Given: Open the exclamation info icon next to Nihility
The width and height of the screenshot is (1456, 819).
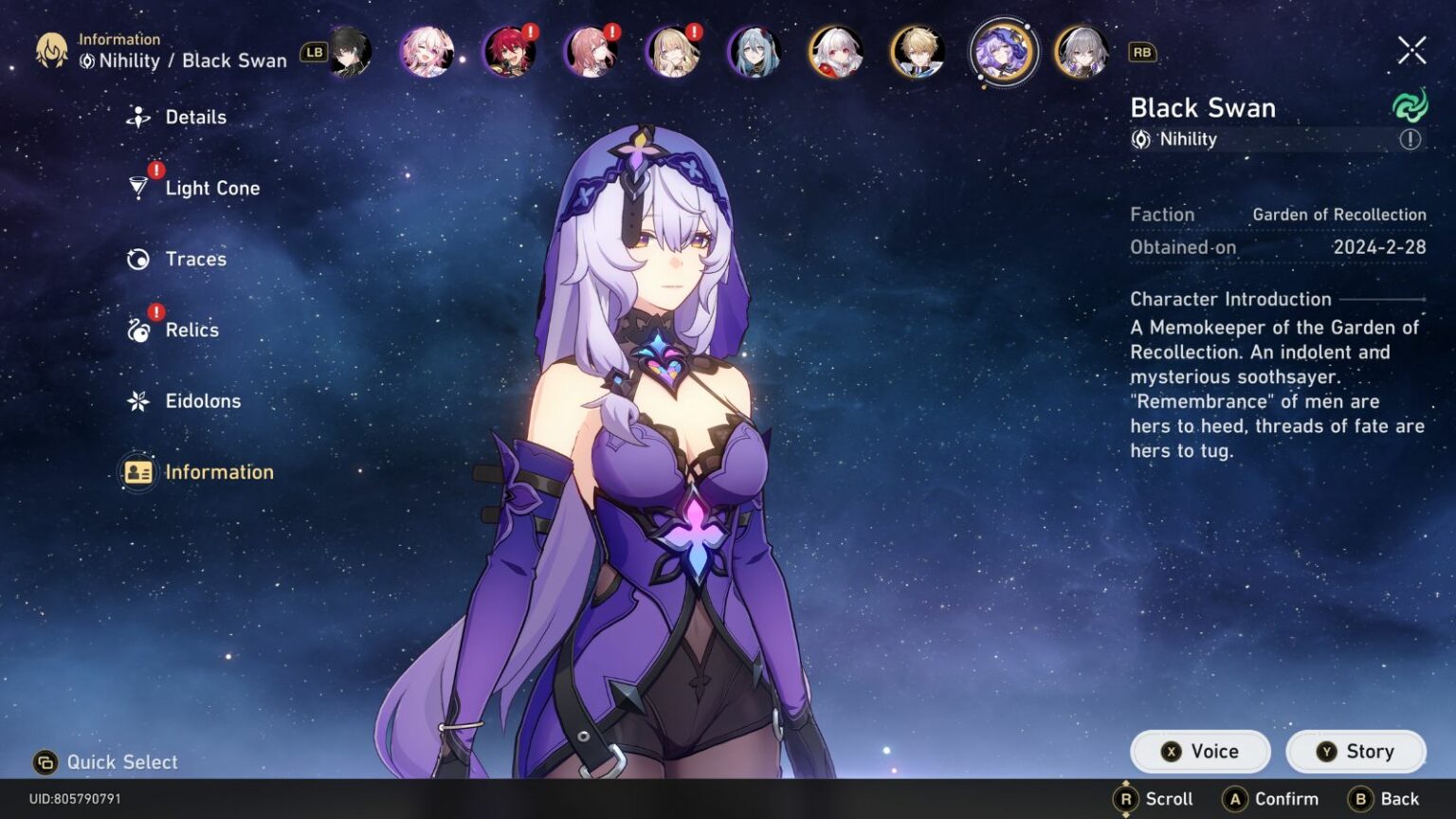Looking at the screenshot, I should point(1410,139).
